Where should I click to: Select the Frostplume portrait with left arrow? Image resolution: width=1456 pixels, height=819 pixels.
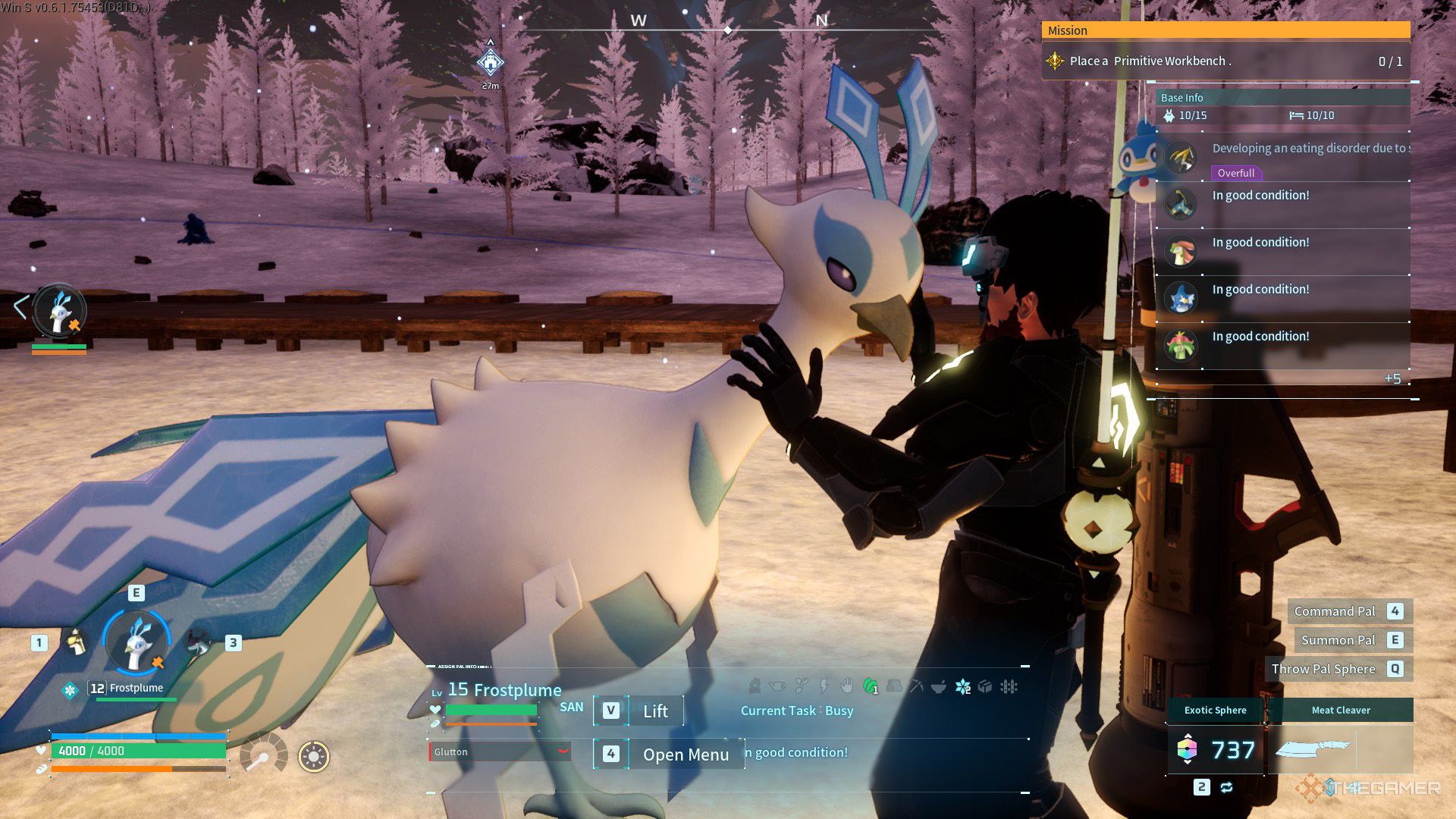coord(59,310)
